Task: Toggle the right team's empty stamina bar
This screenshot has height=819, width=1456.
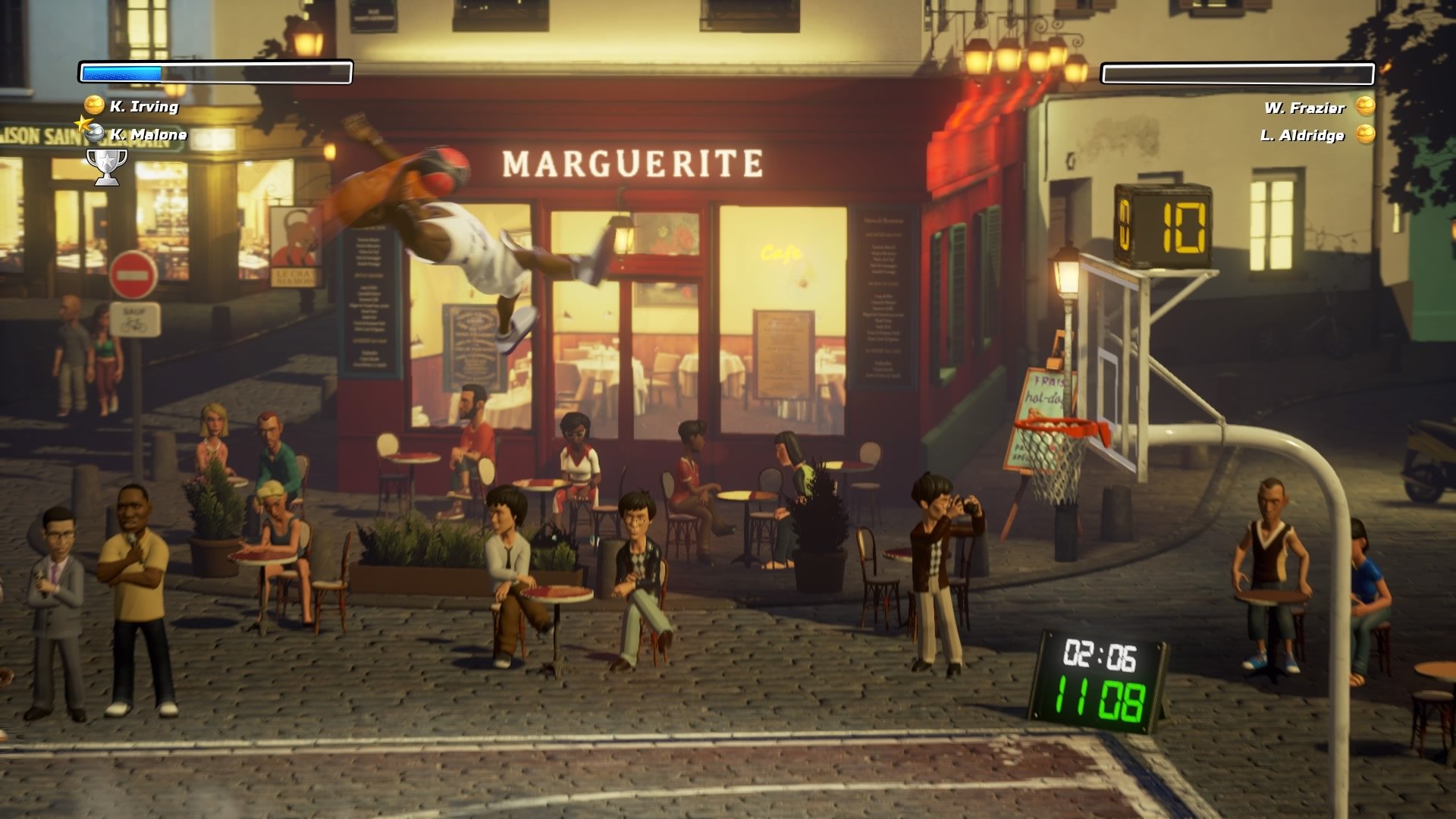Action: tap(1238, 73)
